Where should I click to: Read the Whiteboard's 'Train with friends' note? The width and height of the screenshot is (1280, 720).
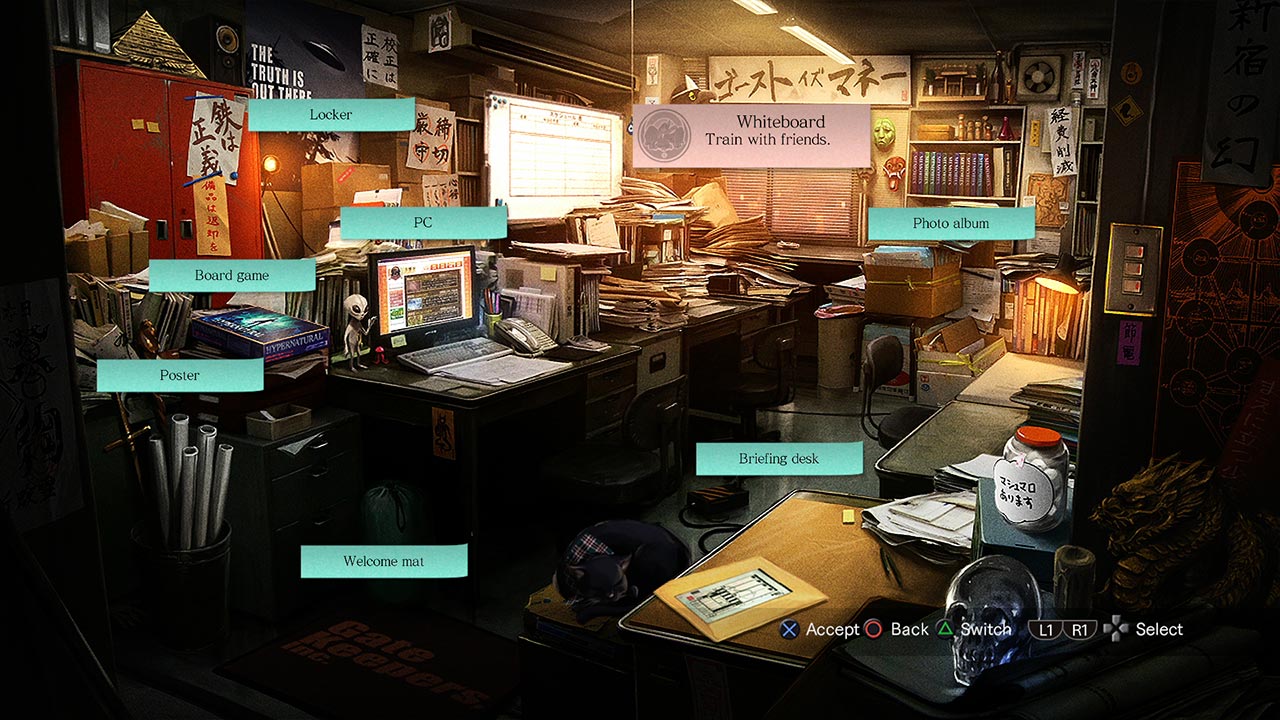766,139
